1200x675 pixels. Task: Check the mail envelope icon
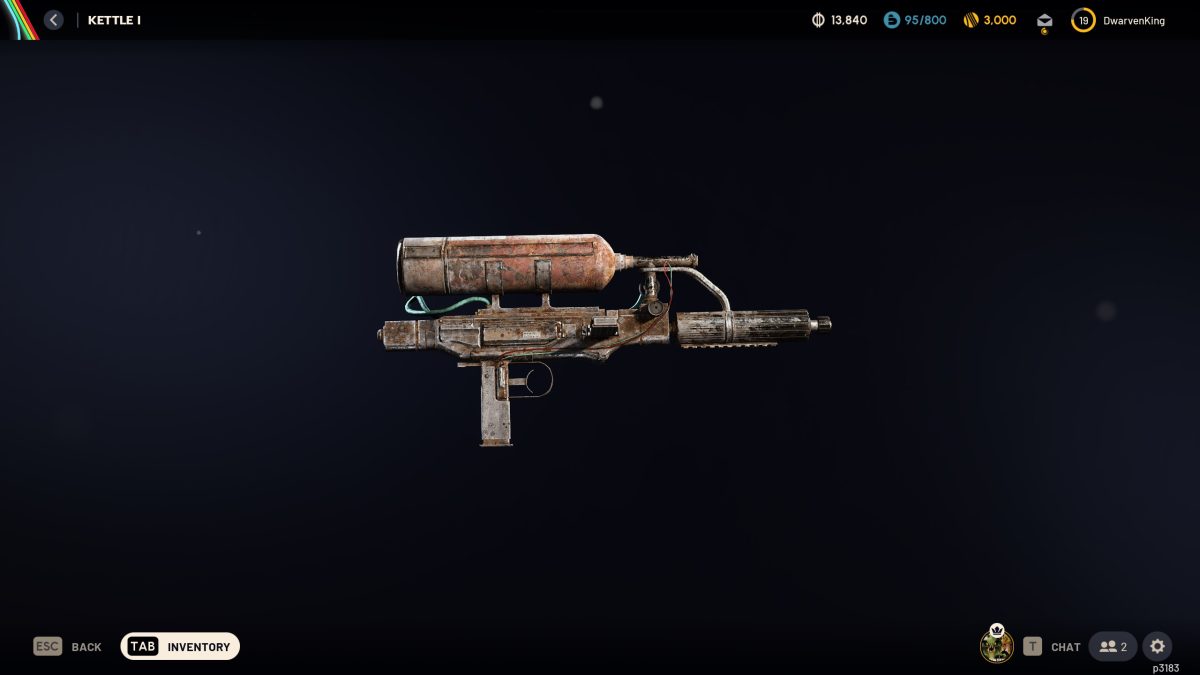[1044, 21]
